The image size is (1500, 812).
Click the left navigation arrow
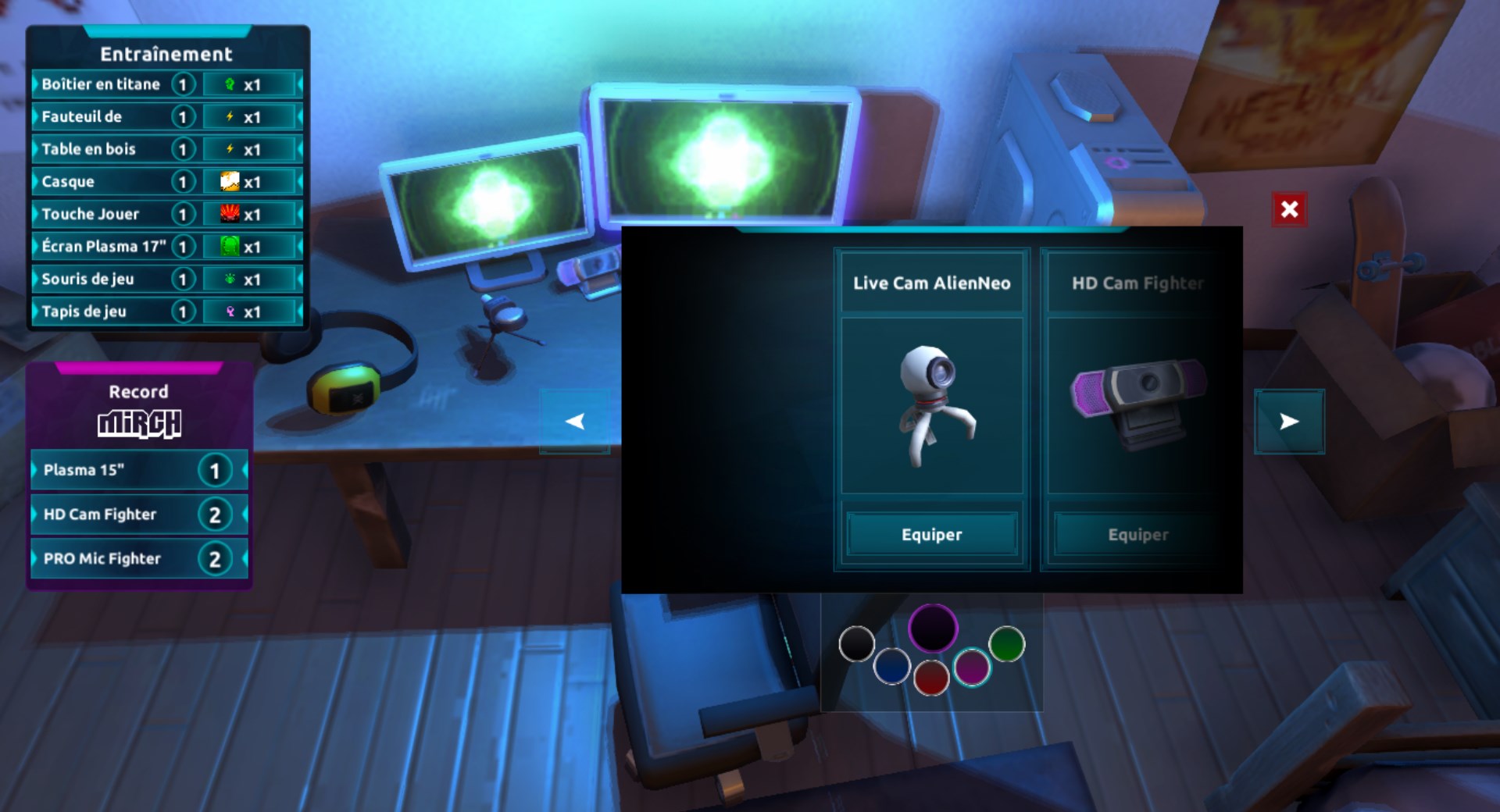[576, 422]
